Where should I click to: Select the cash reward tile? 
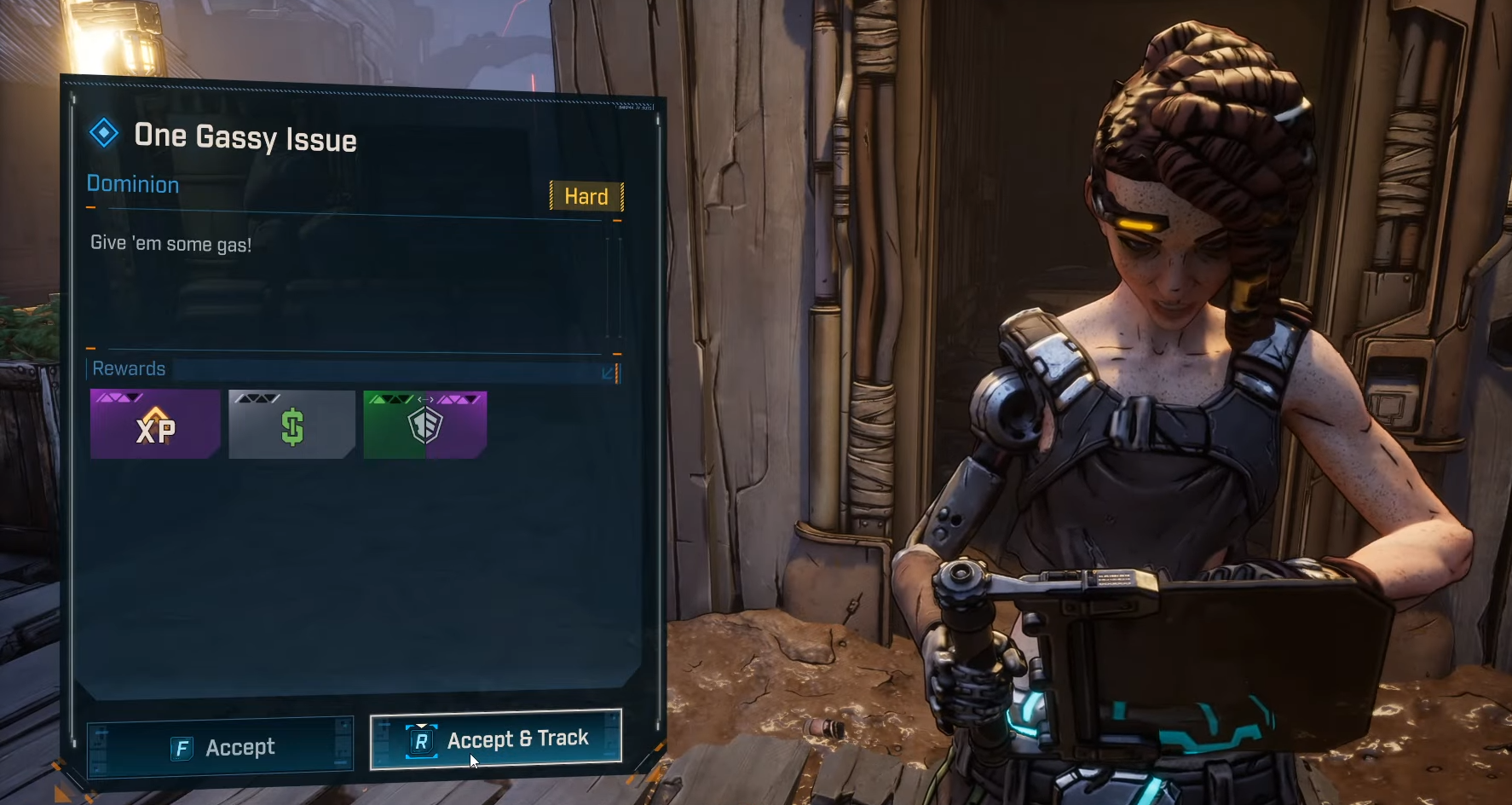tap(291, 425)
